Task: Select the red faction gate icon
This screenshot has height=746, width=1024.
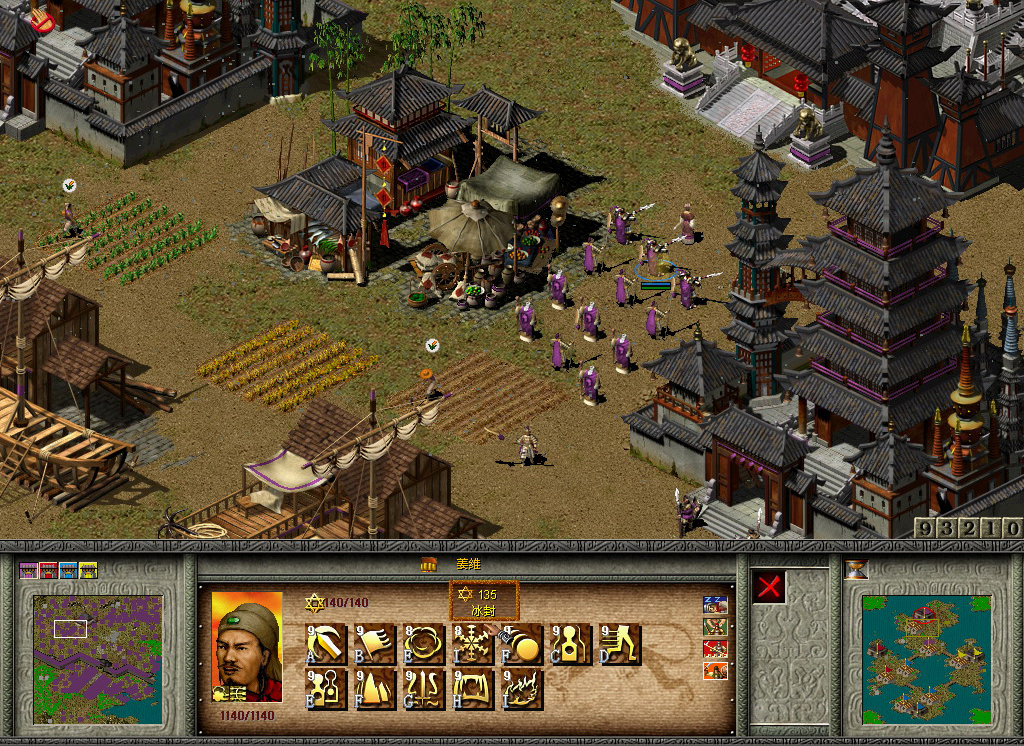Action: coord(48,571)
